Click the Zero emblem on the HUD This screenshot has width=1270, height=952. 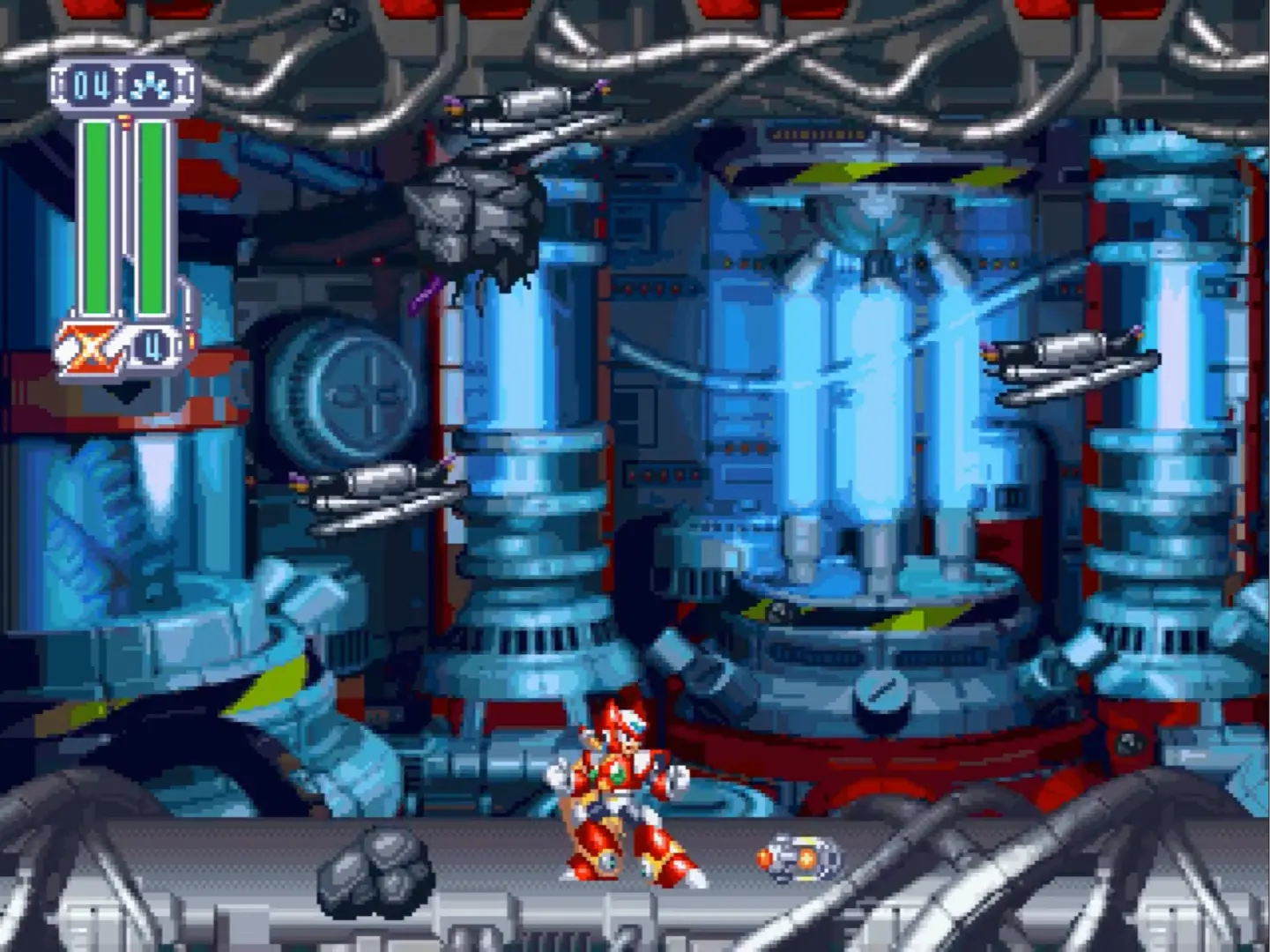(x=90, y=346)
